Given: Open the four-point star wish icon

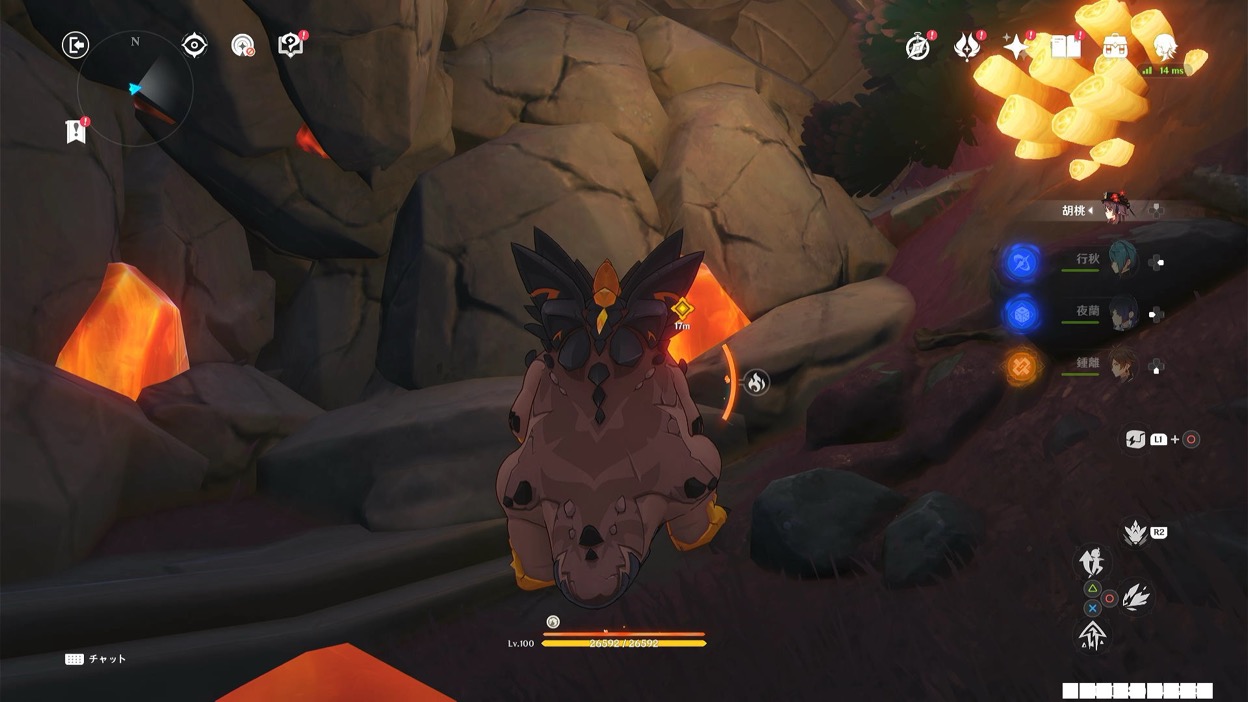Looking at the screenshot, I should pos(1016,47).
